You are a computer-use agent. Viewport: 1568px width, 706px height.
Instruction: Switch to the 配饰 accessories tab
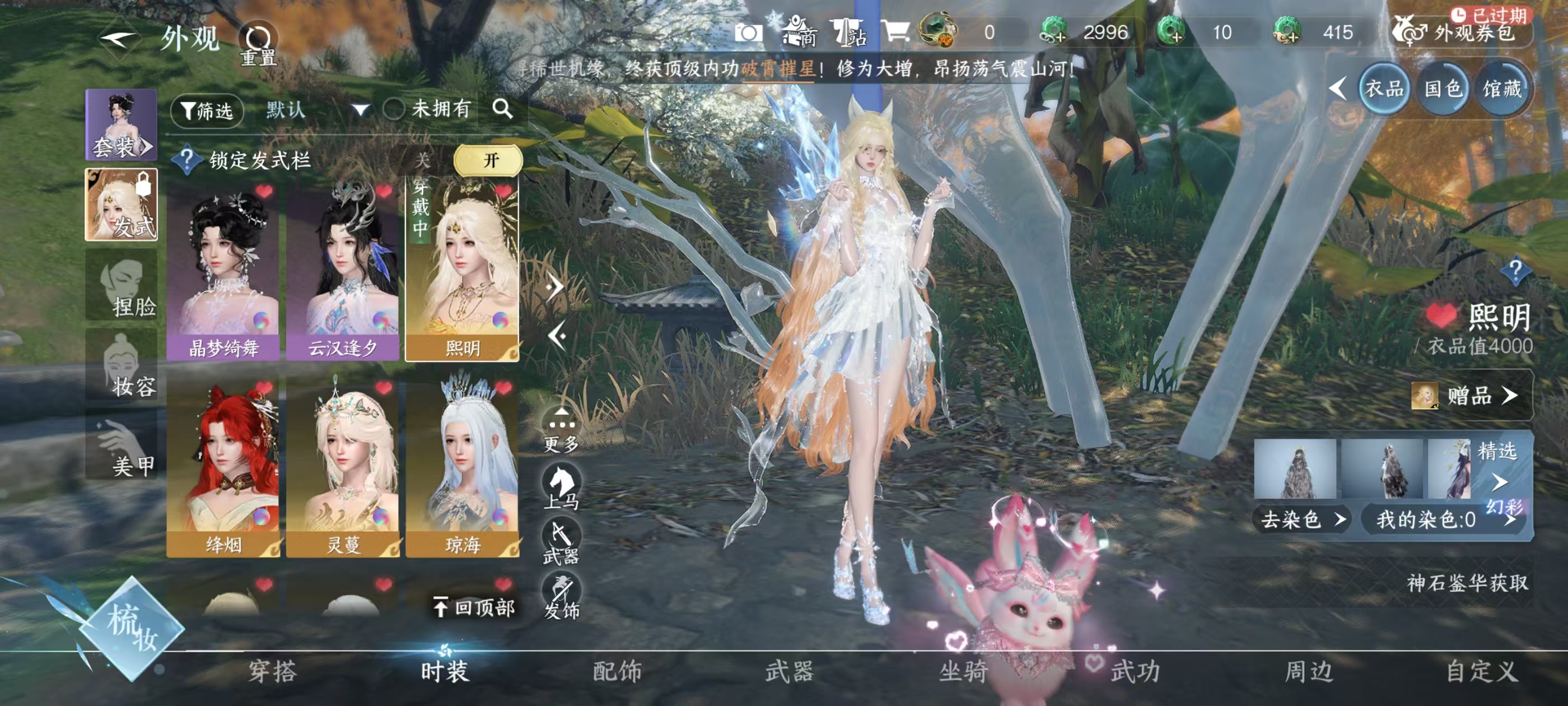tap(617, 671)
